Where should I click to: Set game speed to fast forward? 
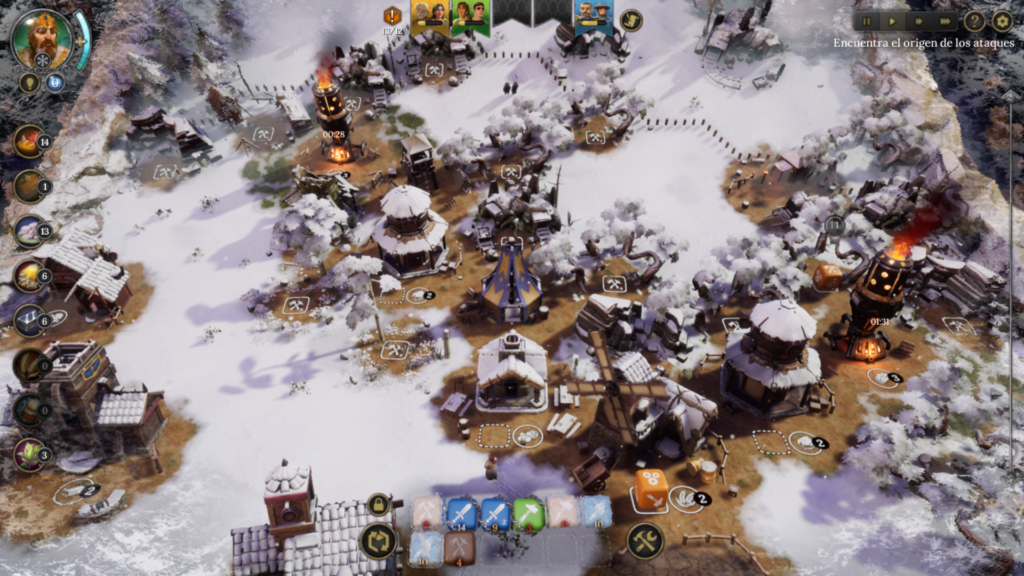point(919,20)
